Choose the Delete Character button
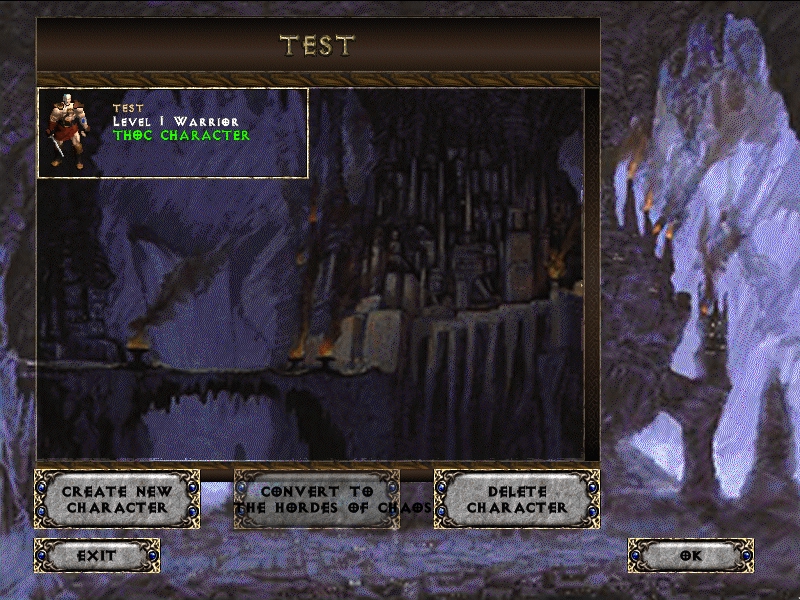Screen dimensions: 800x600 tap(517, 499)
